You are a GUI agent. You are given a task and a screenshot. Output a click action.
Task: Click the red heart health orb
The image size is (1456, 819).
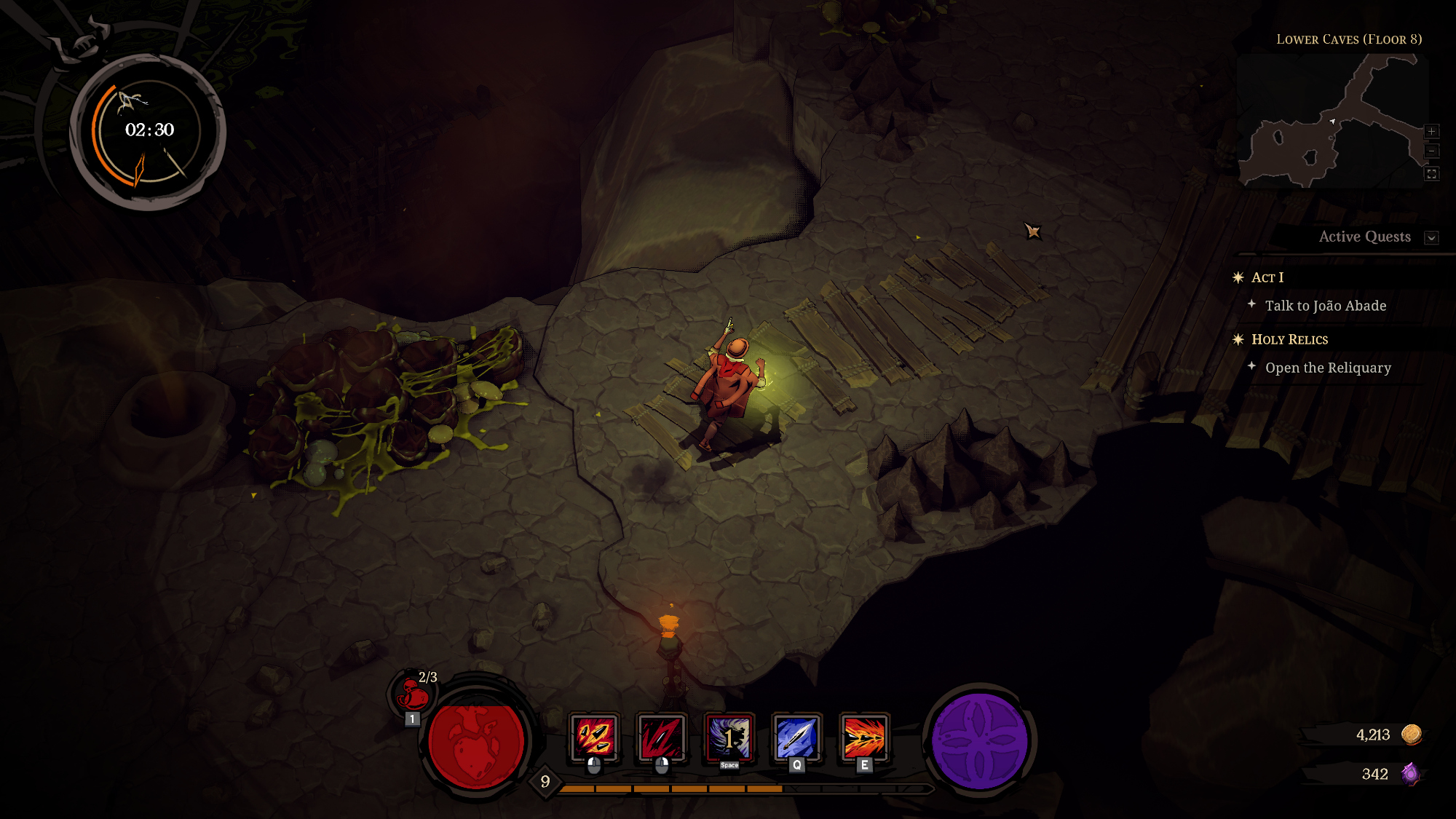tap(476, 743)
